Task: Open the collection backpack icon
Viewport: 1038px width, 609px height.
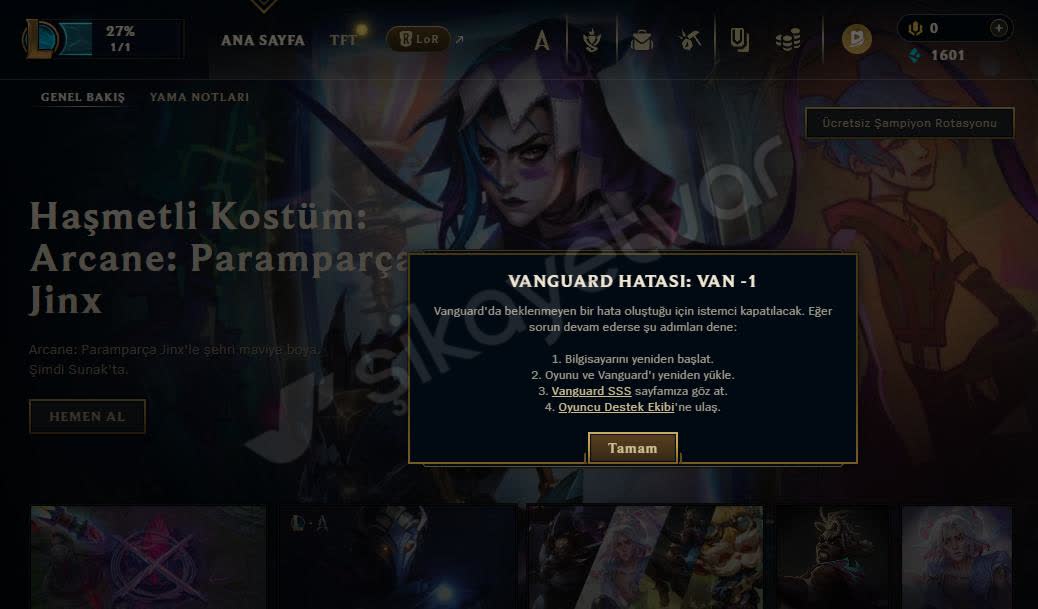Action: [642, 40]
